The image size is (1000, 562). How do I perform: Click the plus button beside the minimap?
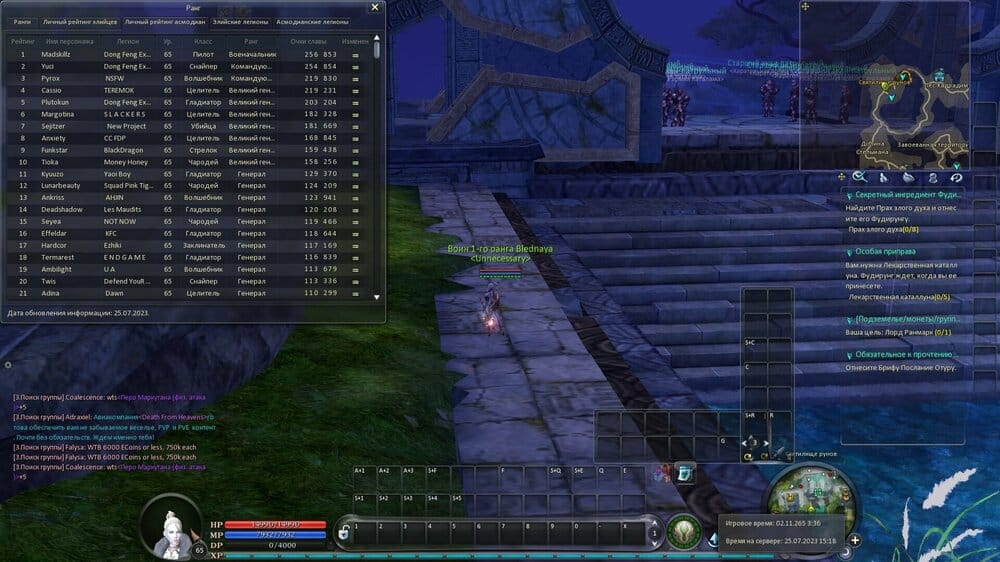[855, 540]
